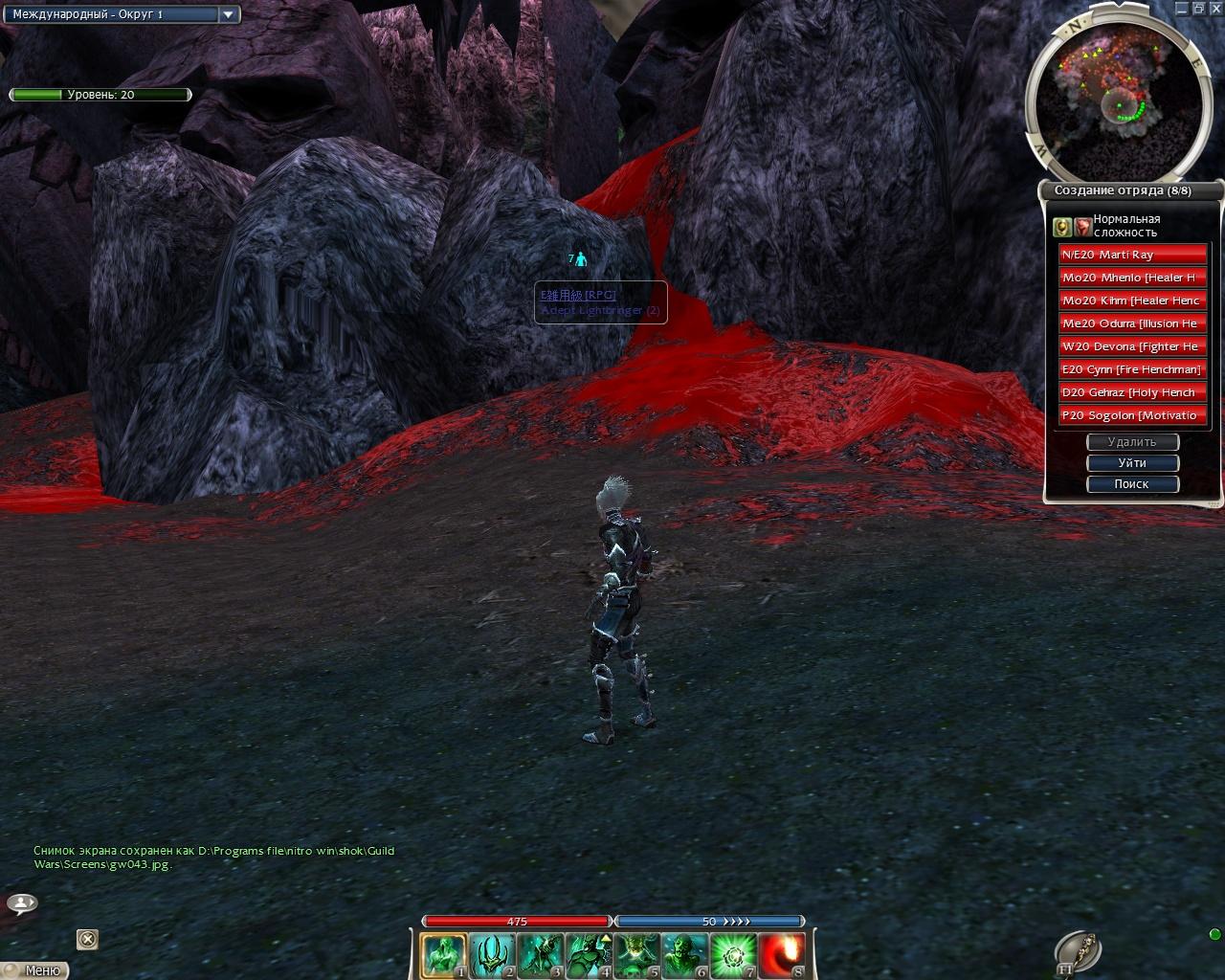This screenshot has height=980, width=1225.
Task: Close the game window with the X
Action: click(x=1214, y=8)
